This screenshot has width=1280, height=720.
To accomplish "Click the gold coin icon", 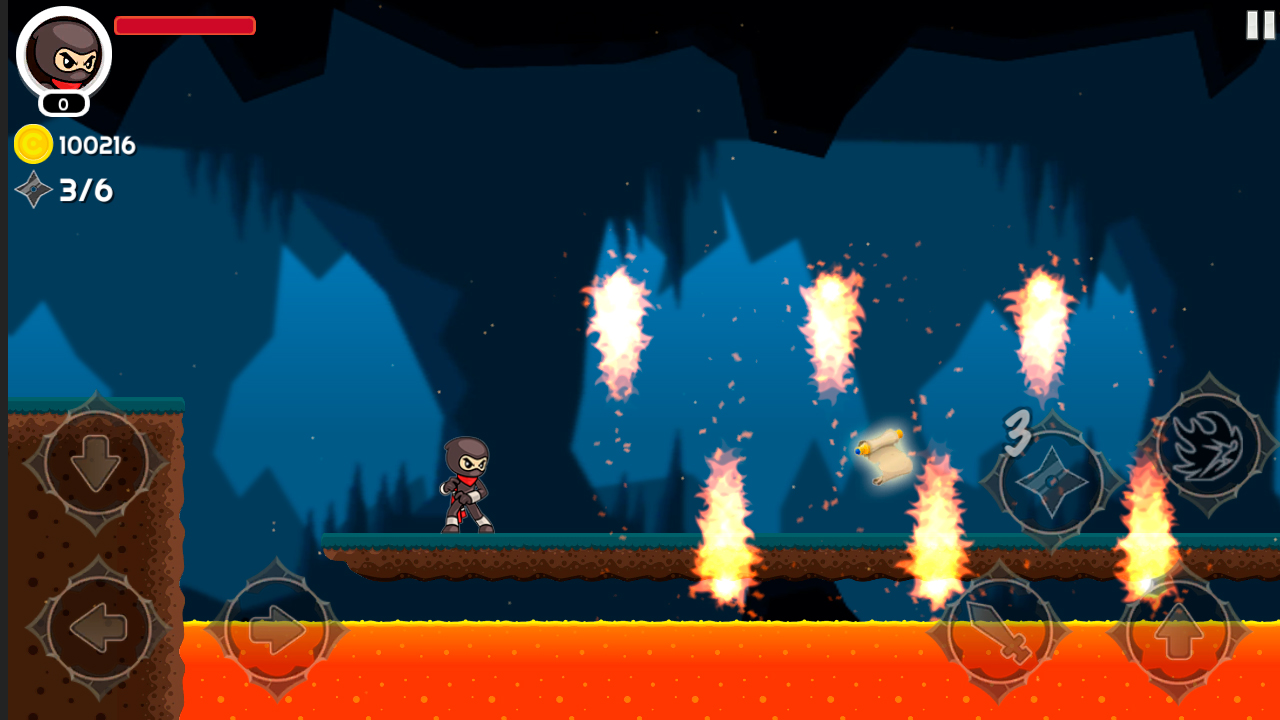I will click(x=33, y=144).
